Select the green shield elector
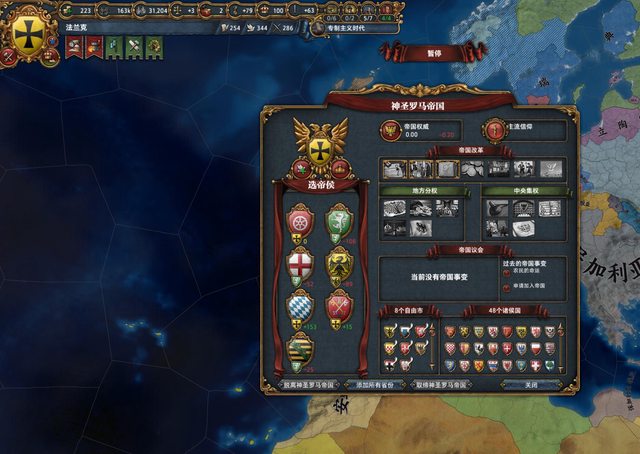Viewport: 640px width, 454px height. tap(339, 221)
